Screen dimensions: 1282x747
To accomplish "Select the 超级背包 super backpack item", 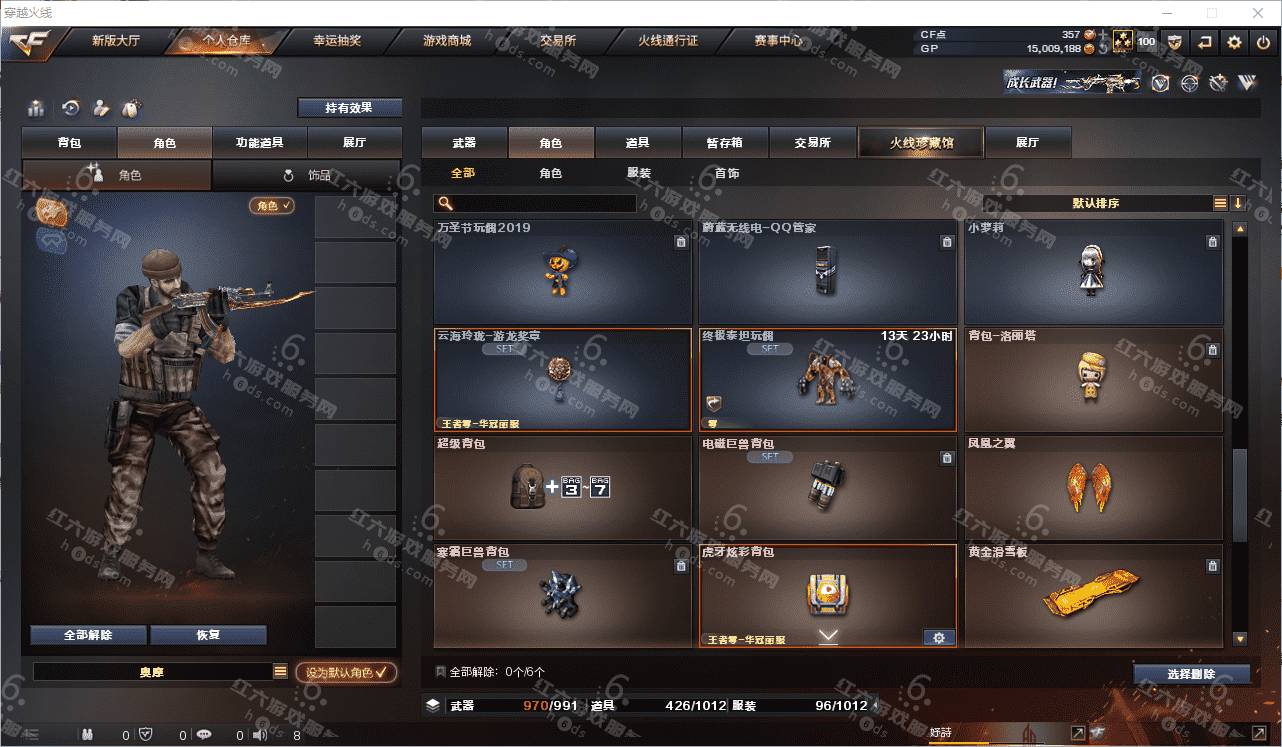I will [562, 489].
